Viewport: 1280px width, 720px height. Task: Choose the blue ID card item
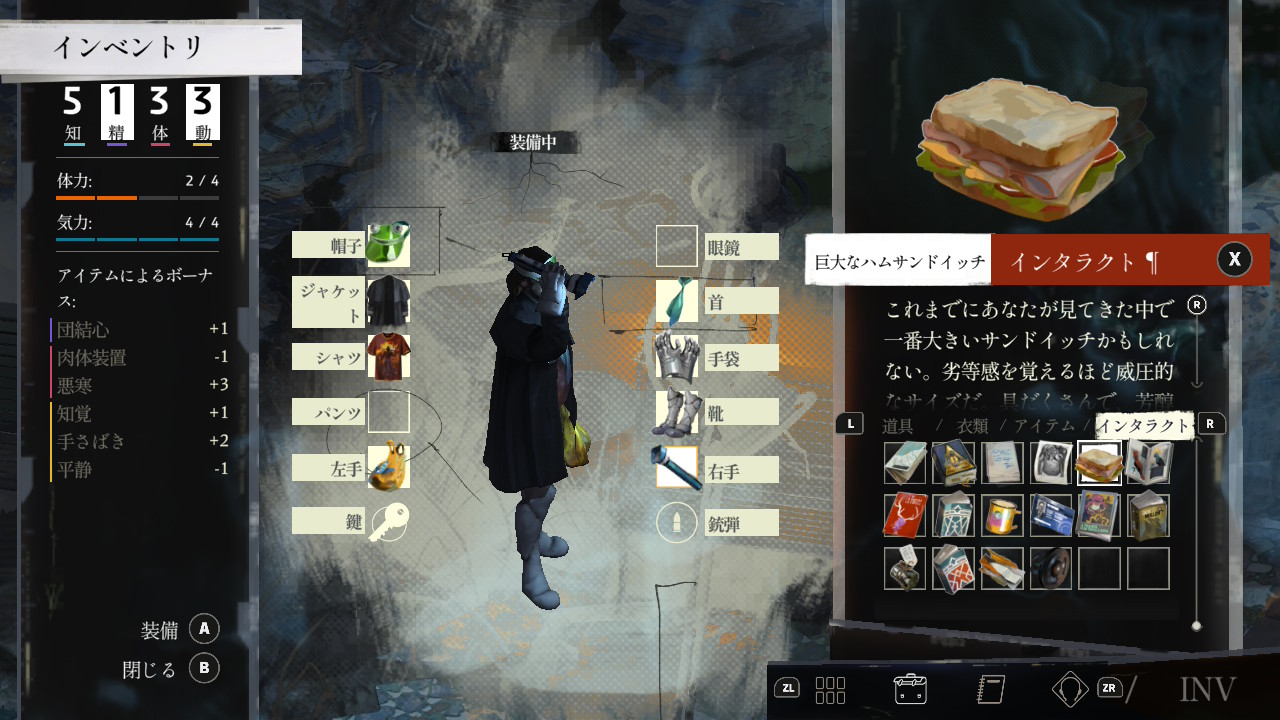pyautogui.click(x=1051, y=516)
